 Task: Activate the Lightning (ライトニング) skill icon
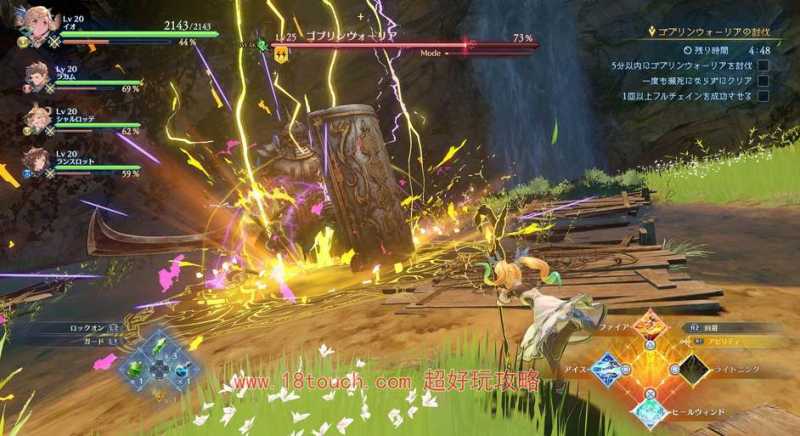(692, 369)
